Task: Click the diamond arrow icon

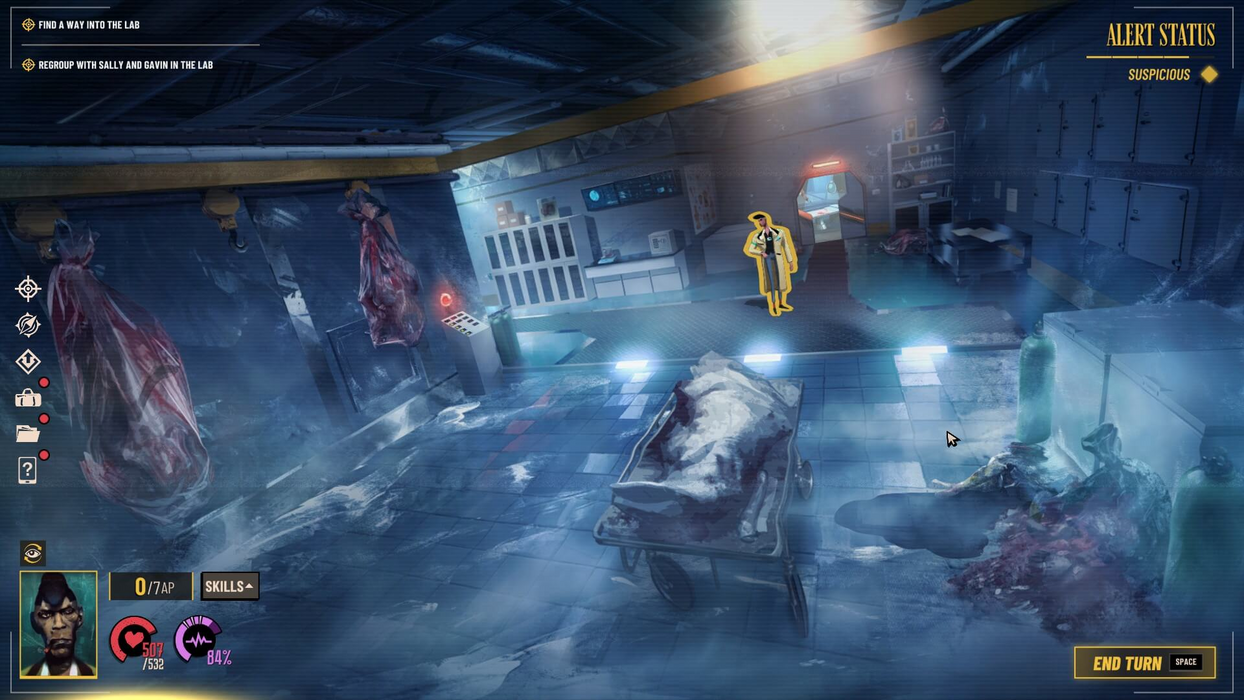Action: [28, 361]
